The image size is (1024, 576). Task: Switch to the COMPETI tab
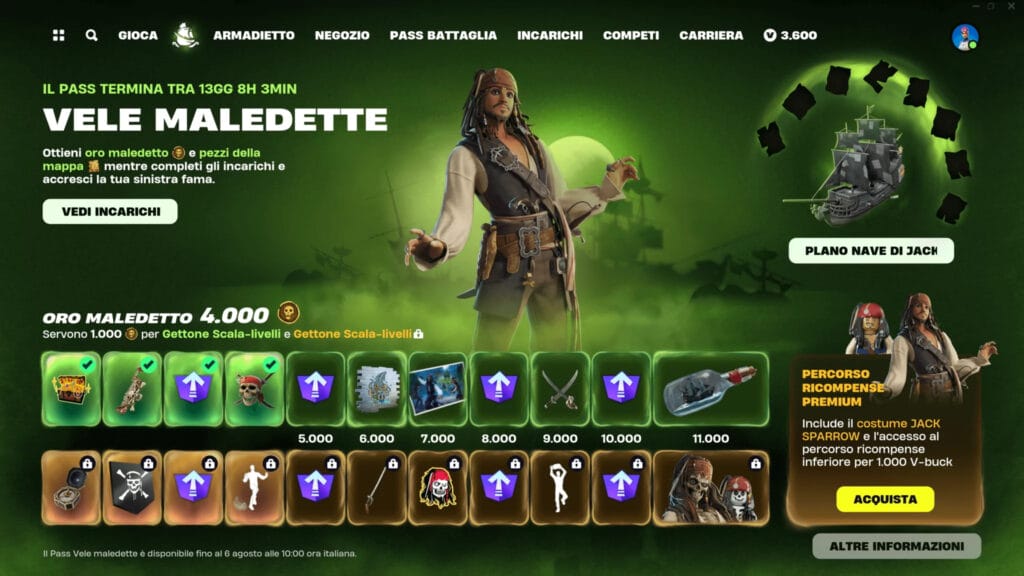point(631,35)
